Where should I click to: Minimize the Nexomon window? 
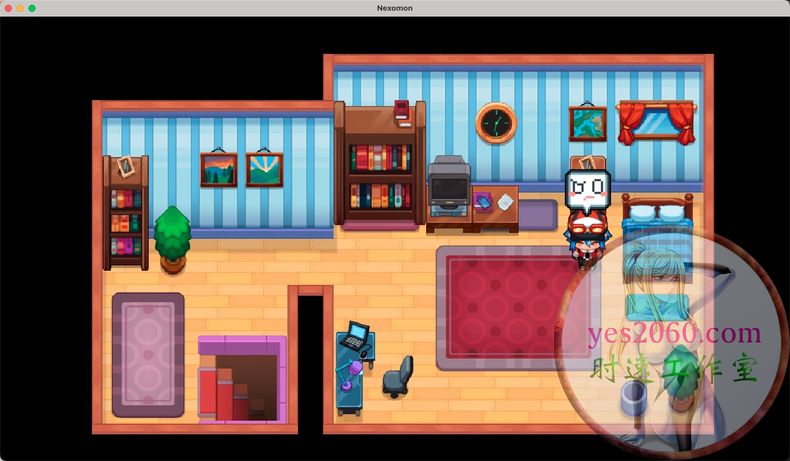click(19, 8)
